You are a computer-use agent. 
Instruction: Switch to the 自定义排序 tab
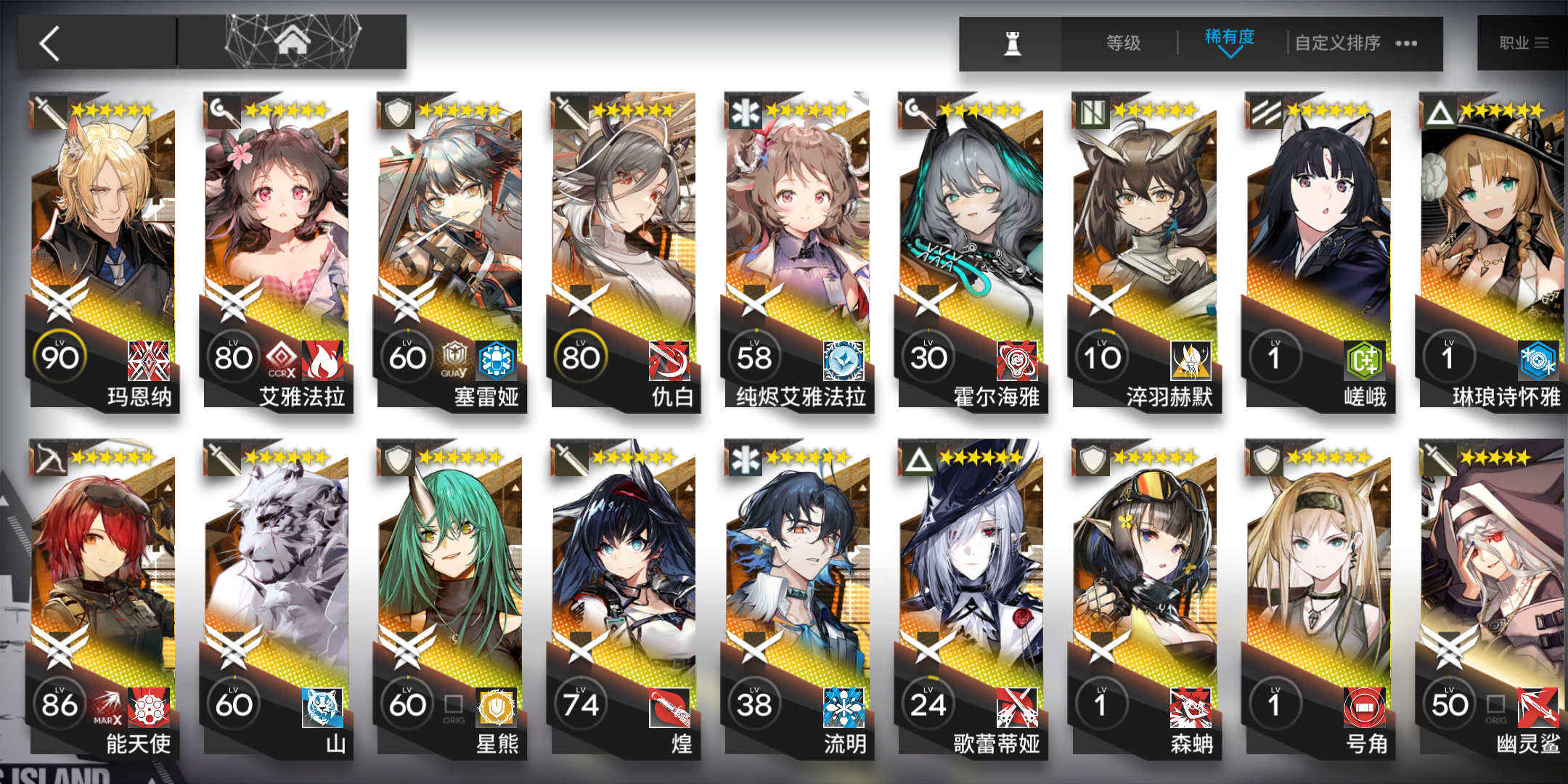coord(1338,44)
